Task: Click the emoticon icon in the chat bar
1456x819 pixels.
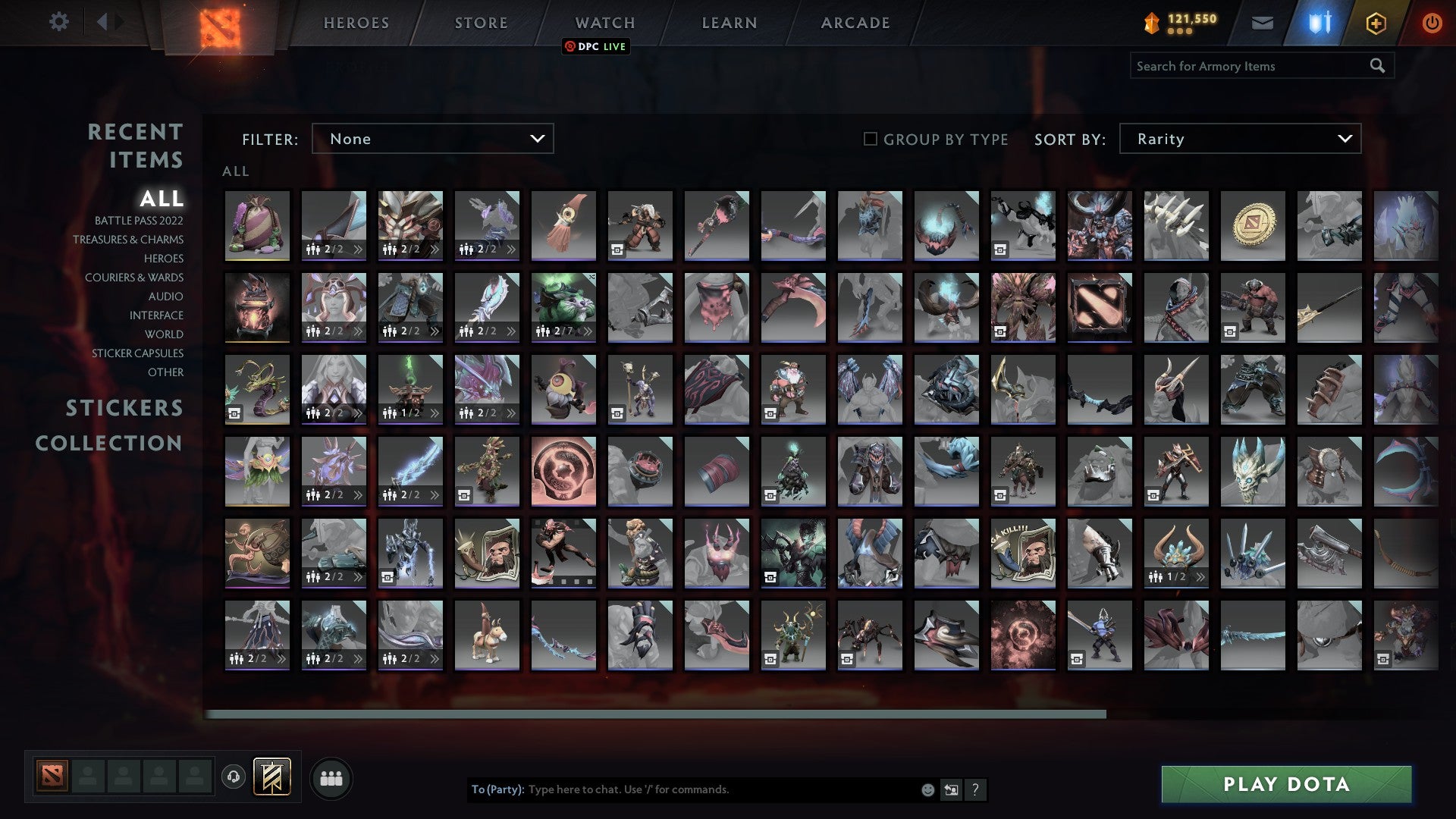Action: pyautogui.click(x=927, y=789)
